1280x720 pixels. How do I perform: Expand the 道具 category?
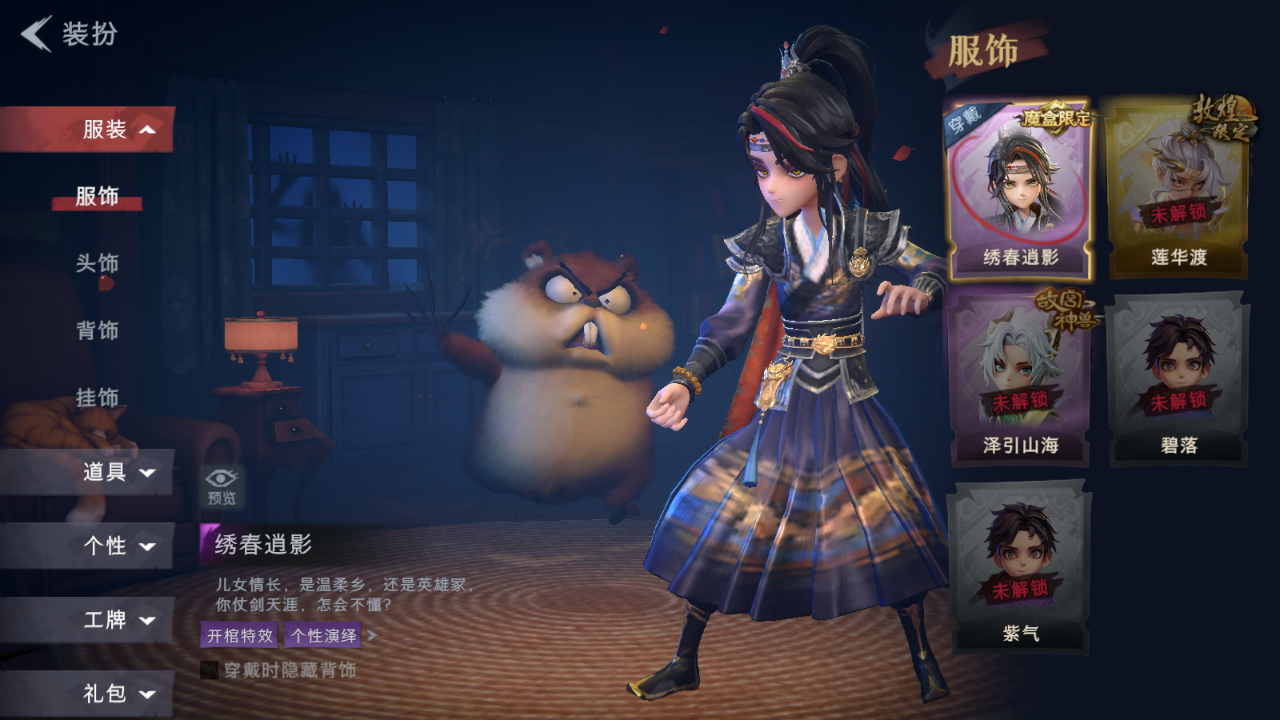click(x=118, y=472)
